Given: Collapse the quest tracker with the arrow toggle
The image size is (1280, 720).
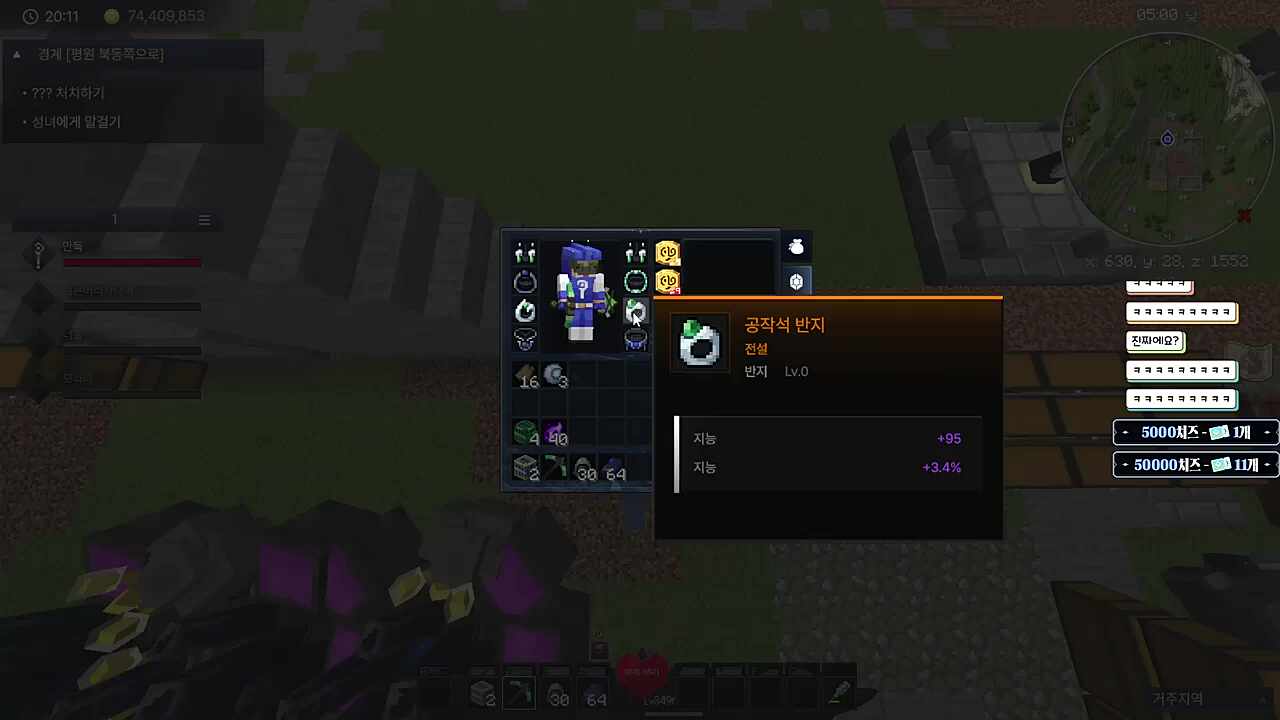Looking at the screenshot, I should [17, 54].
